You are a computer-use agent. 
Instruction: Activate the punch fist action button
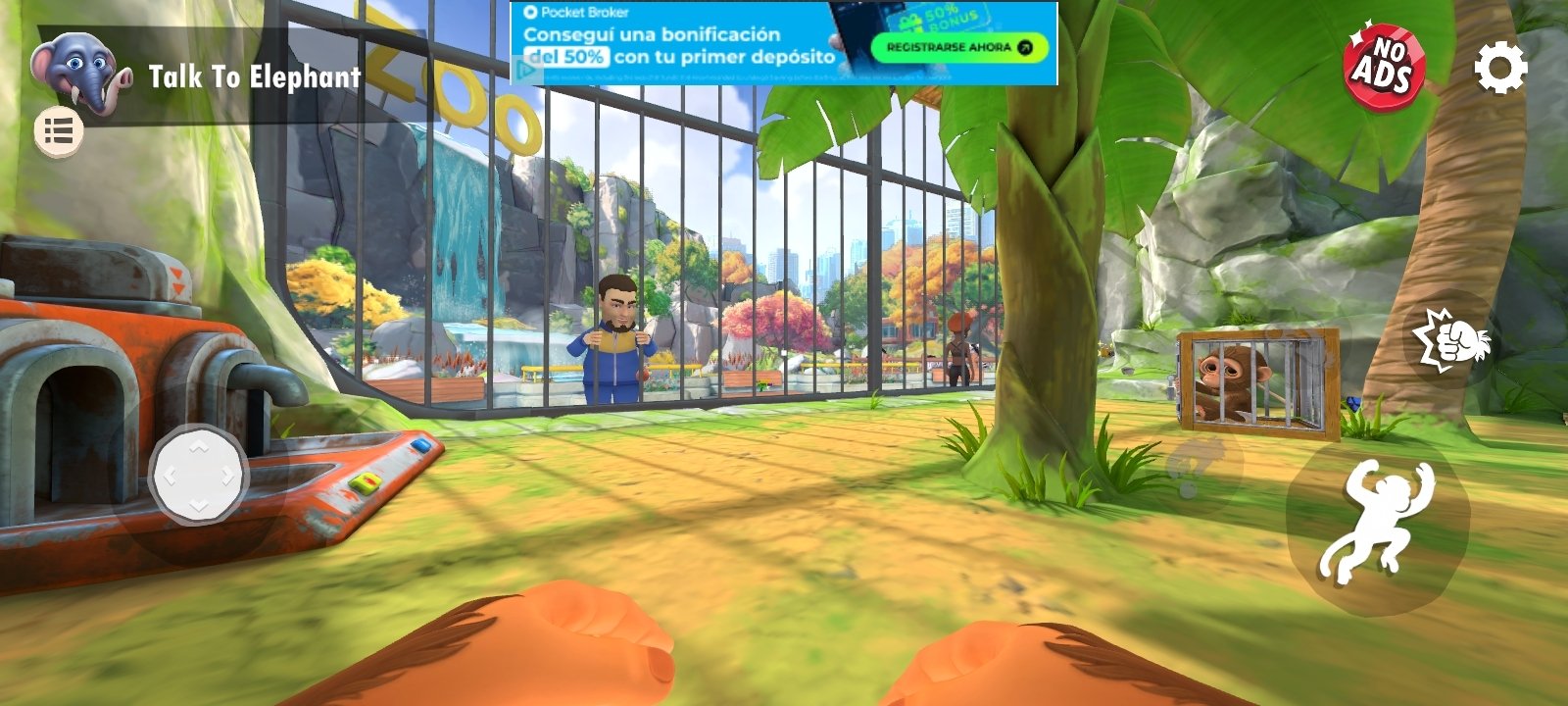(1450, 340)
